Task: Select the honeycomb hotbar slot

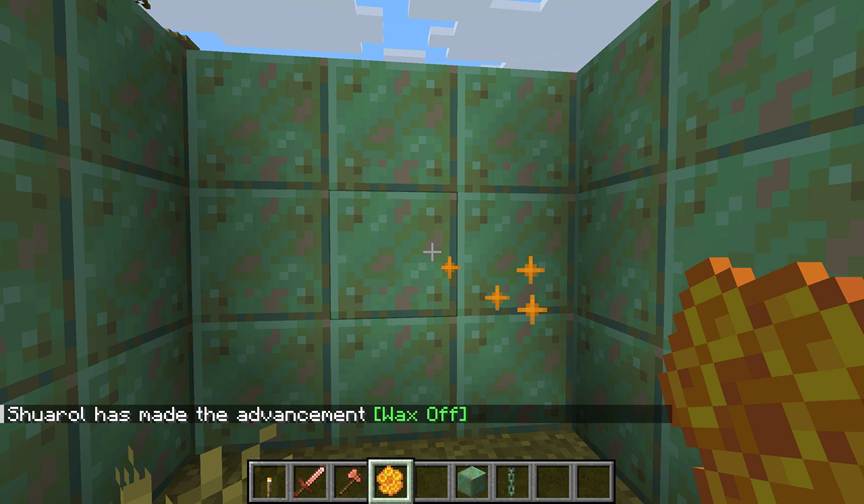Action: [390, 479]
